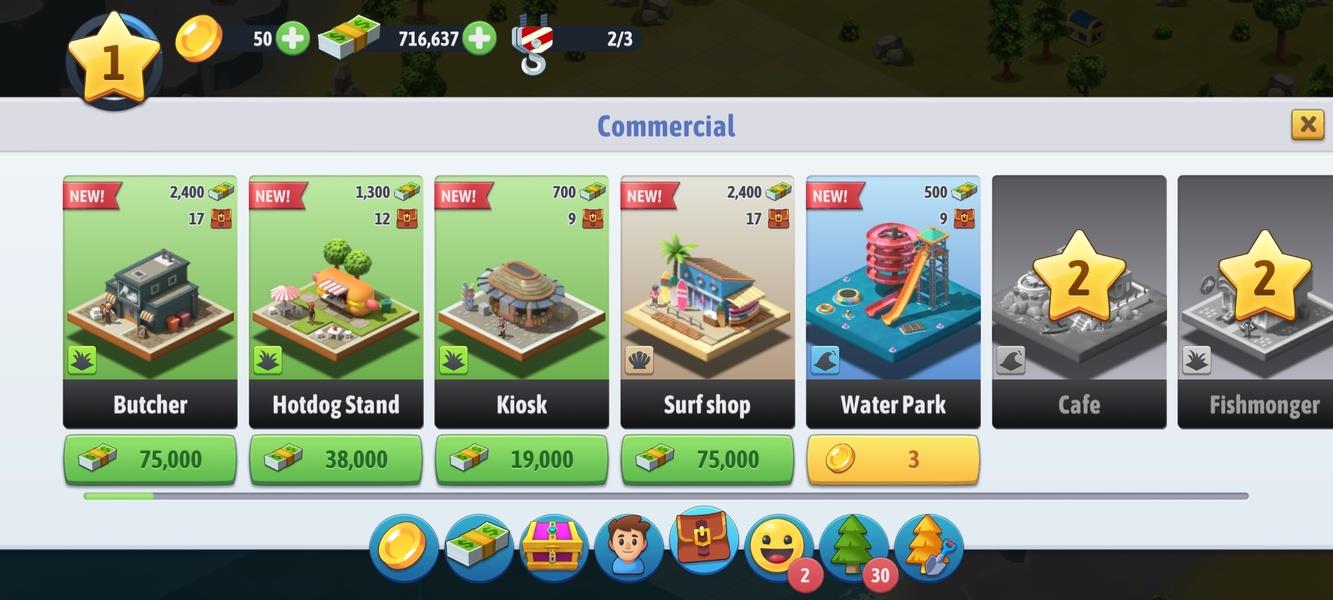The image size is (1333, 600).
Task: Switch to the cash stack category tab
Action: coord(478,548)
